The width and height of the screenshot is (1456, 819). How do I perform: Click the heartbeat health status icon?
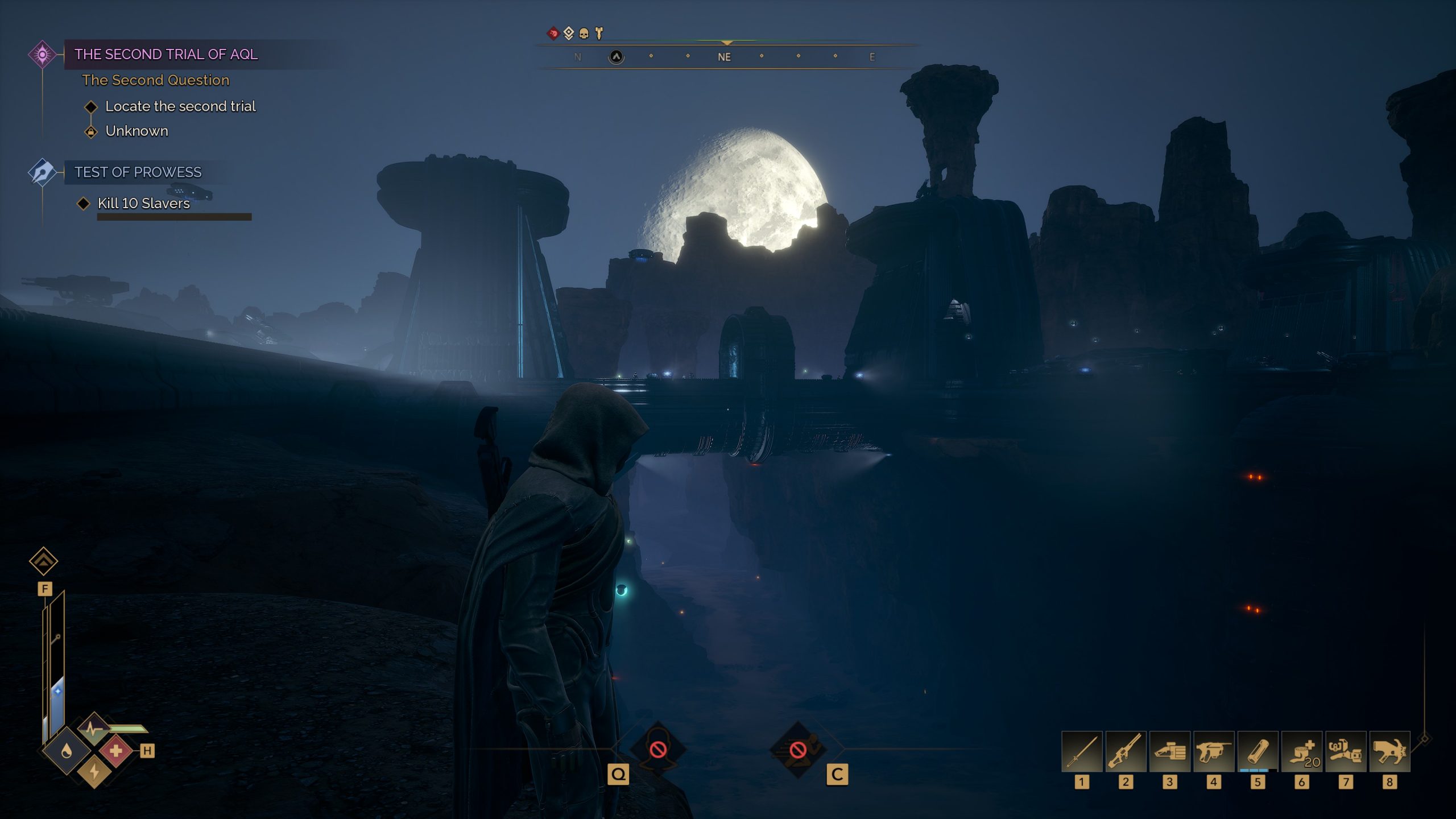coord(93,728)
